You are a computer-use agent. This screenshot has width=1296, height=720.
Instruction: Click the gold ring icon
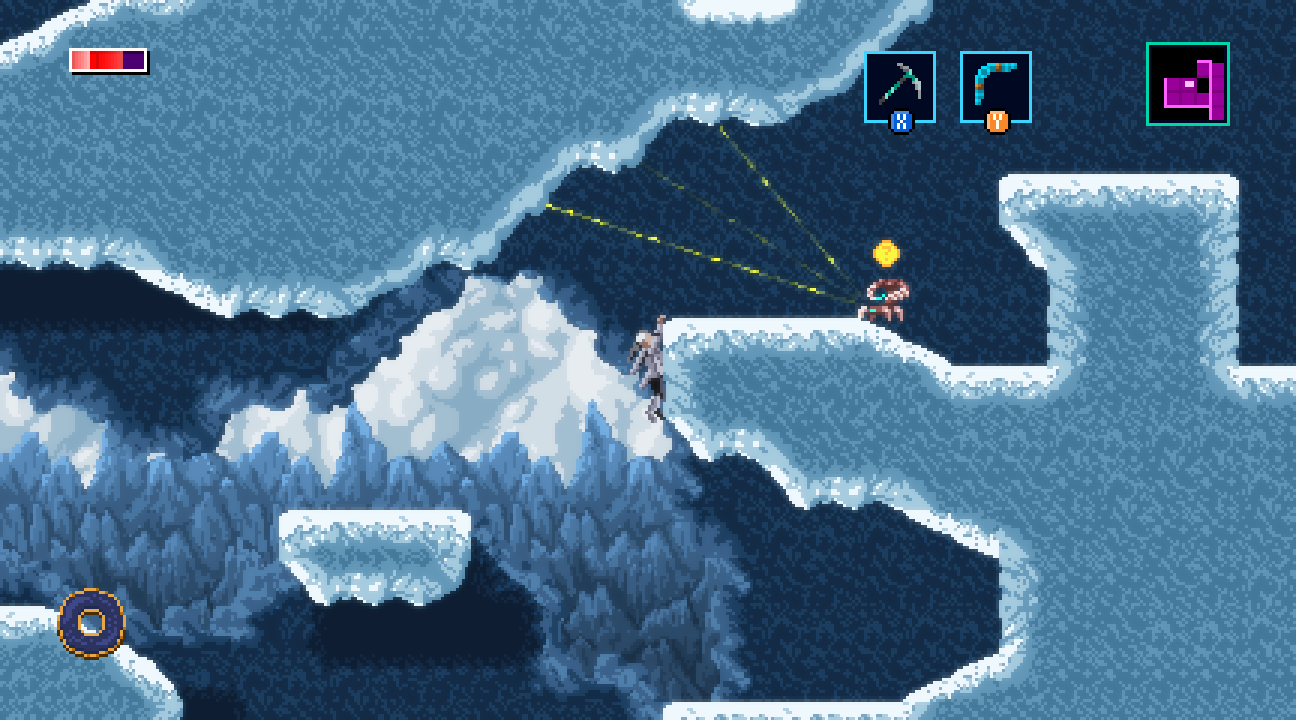pyautogui.click(x=92, y=623)
